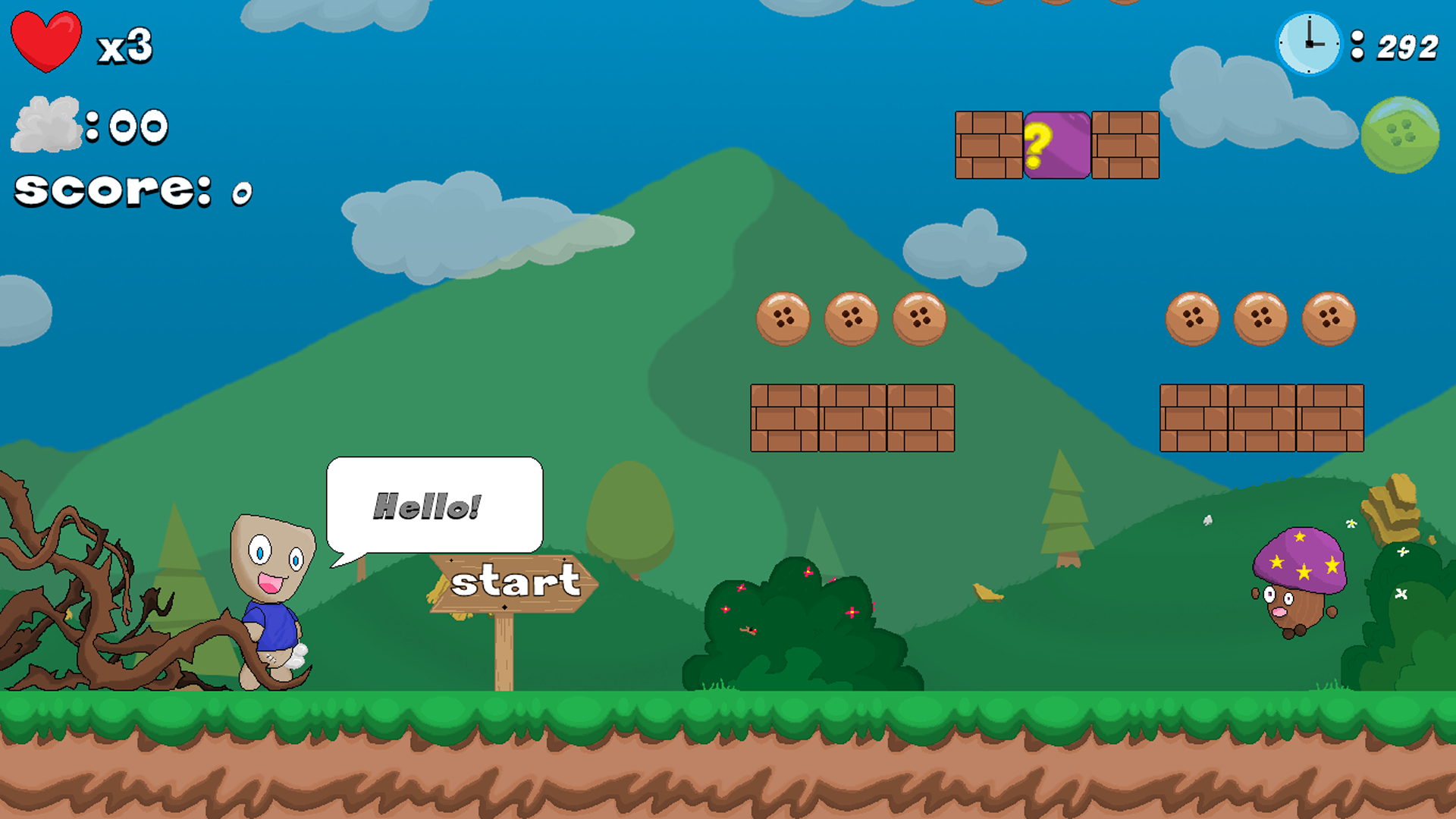Click the cloud counter icon
The image size is (1456, 819).
coord(45,125)
